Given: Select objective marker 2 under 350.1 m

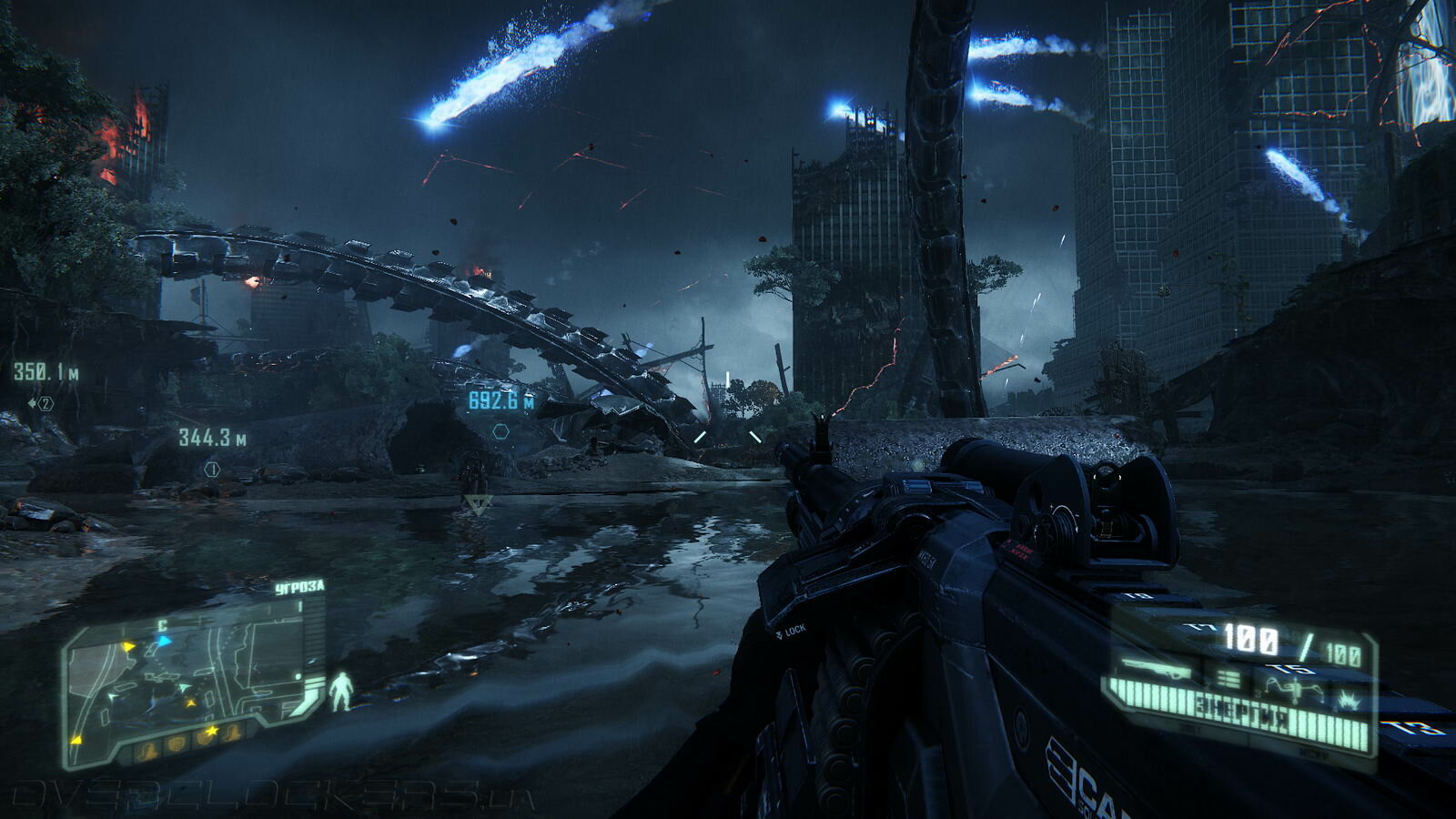Looking at the screenshot, I should [x=42, y=403].
